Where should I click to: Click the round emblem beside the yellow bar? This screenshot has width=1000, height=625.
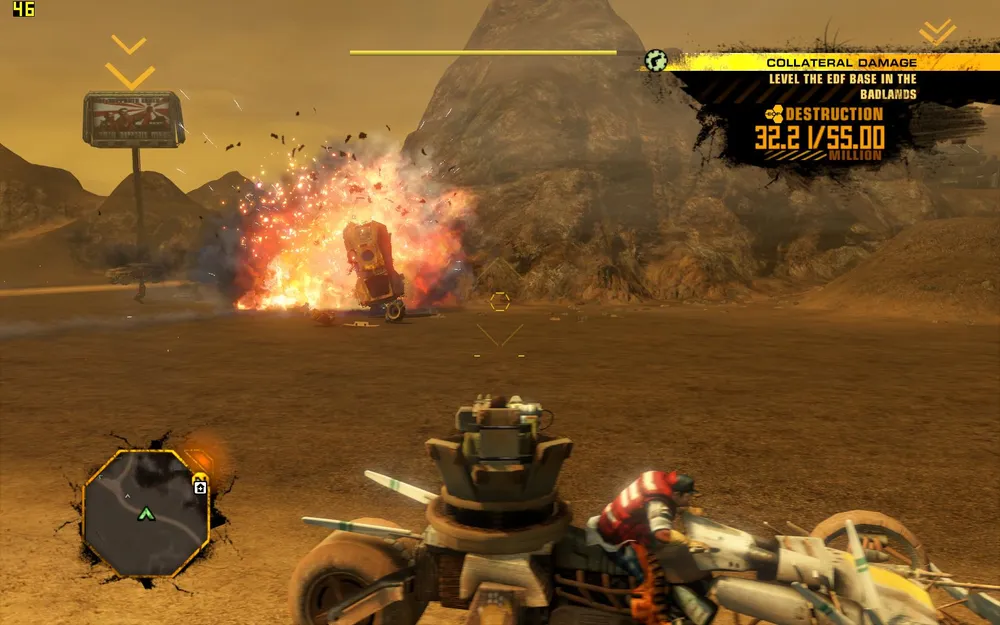tap(656, 60)
